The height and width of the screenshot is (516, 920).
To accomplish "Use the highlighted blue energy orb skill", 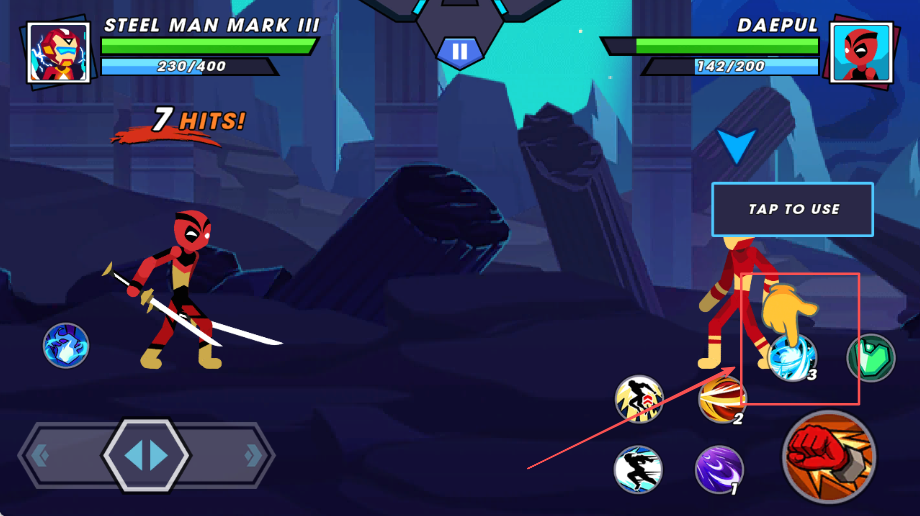I will click(792, 358).
